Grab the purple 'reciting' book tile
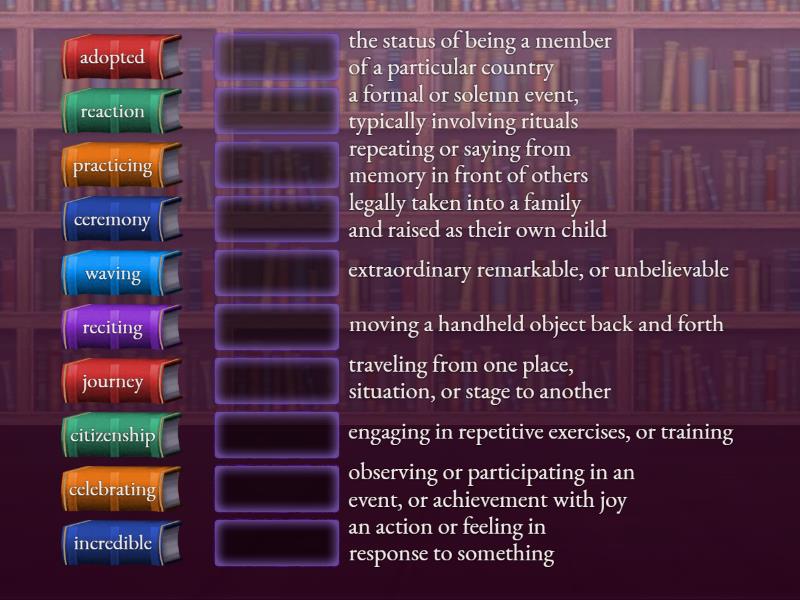Screen dimensions: 800x600 [x=119, y=328]
